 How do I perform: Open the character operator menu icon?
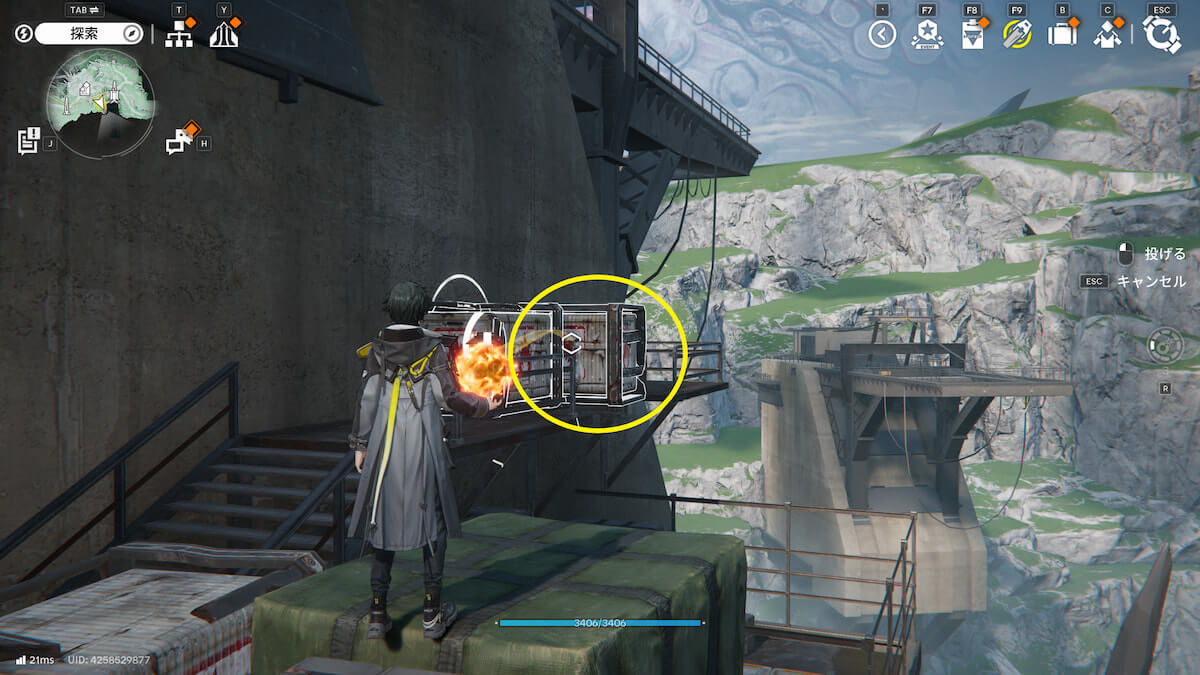[1106, 35]
